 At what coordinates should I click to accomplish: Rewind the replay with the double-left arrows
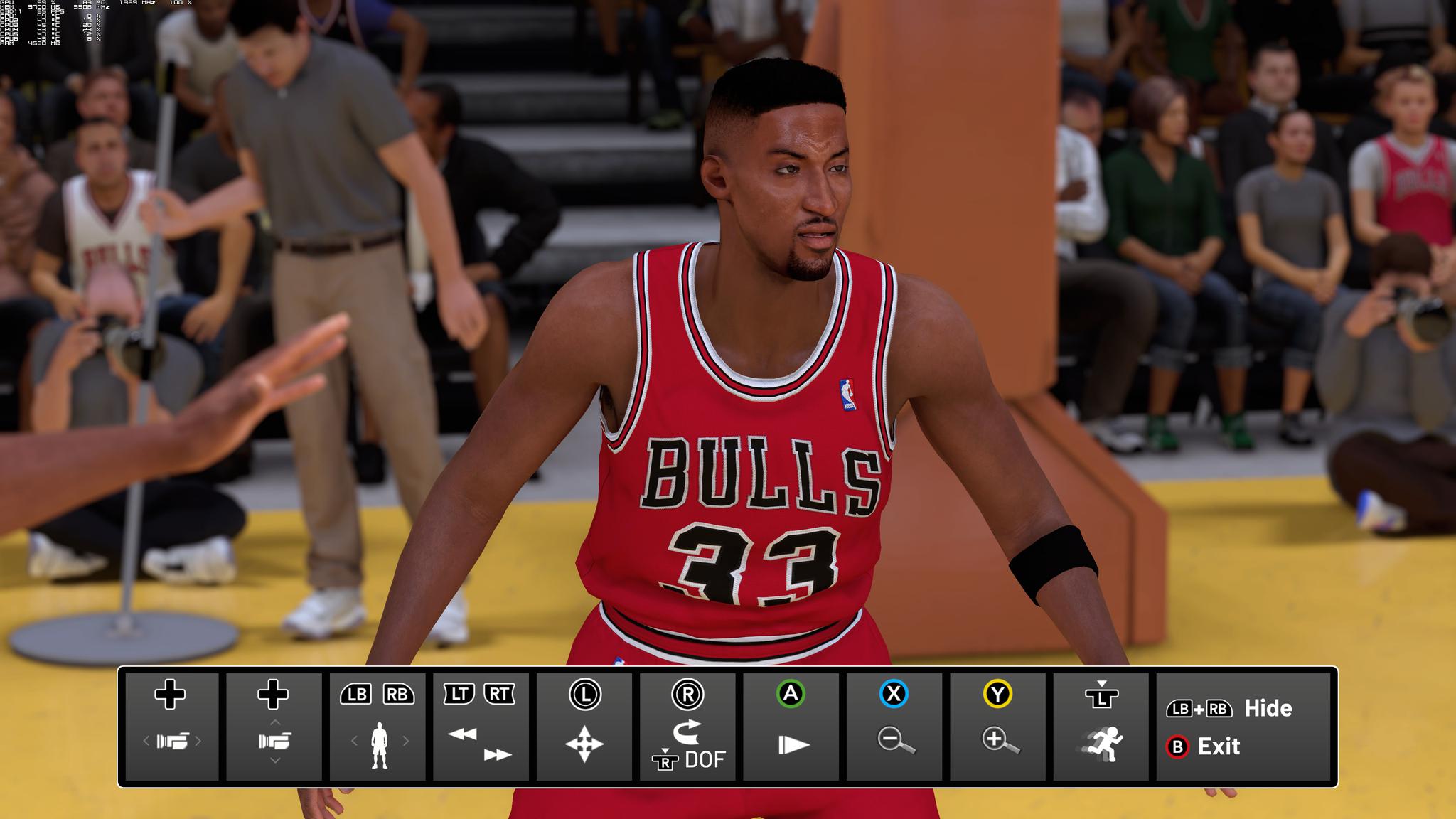[x=463, y=734]
